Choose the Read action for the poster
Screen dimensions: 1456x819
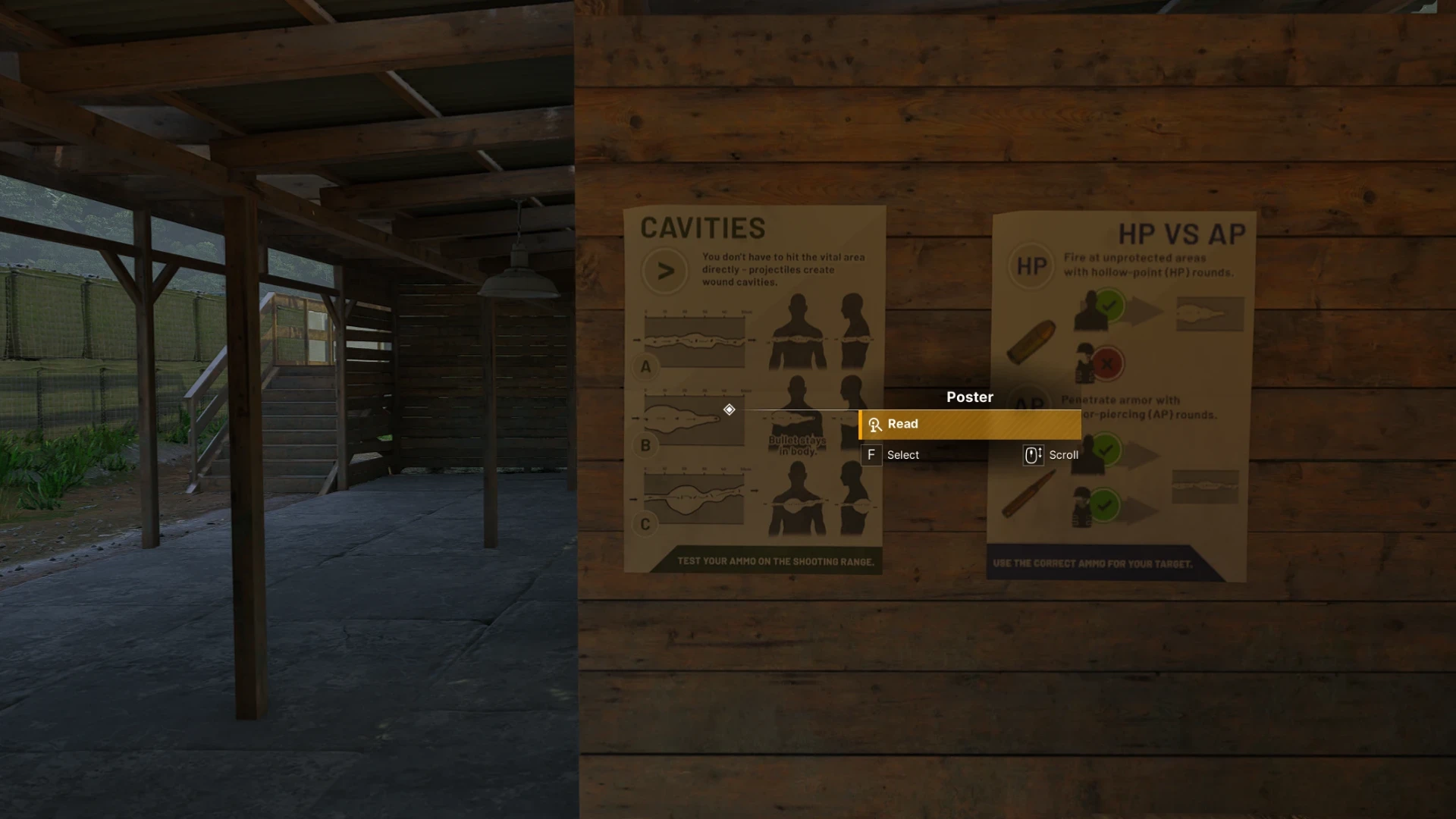click(x=969, y=425)
